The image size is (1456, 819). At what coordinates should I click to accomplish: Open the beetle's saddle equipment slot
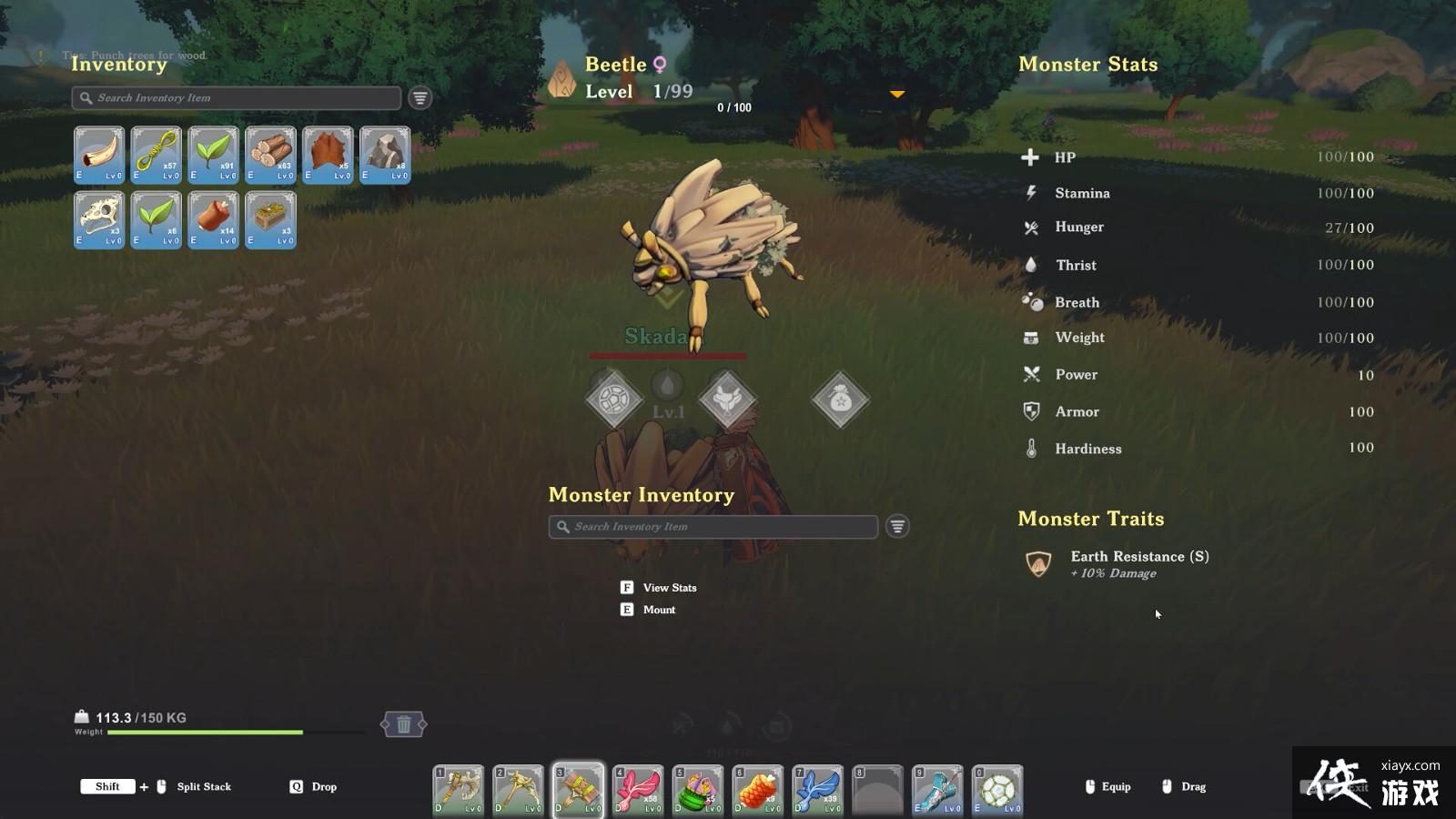click(x=729, y=399)
